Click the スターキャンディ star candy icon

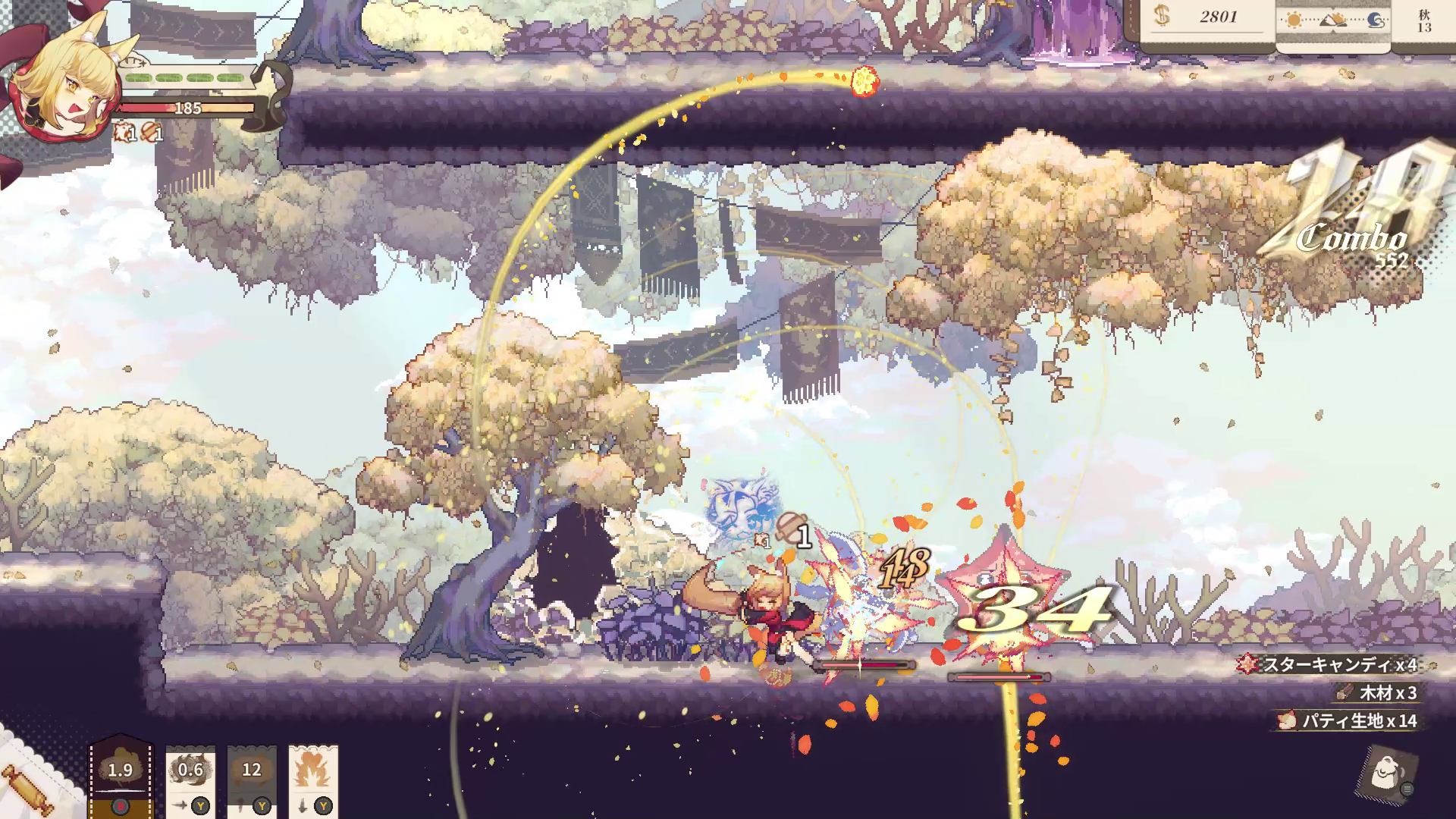[x=1246, y=662]
